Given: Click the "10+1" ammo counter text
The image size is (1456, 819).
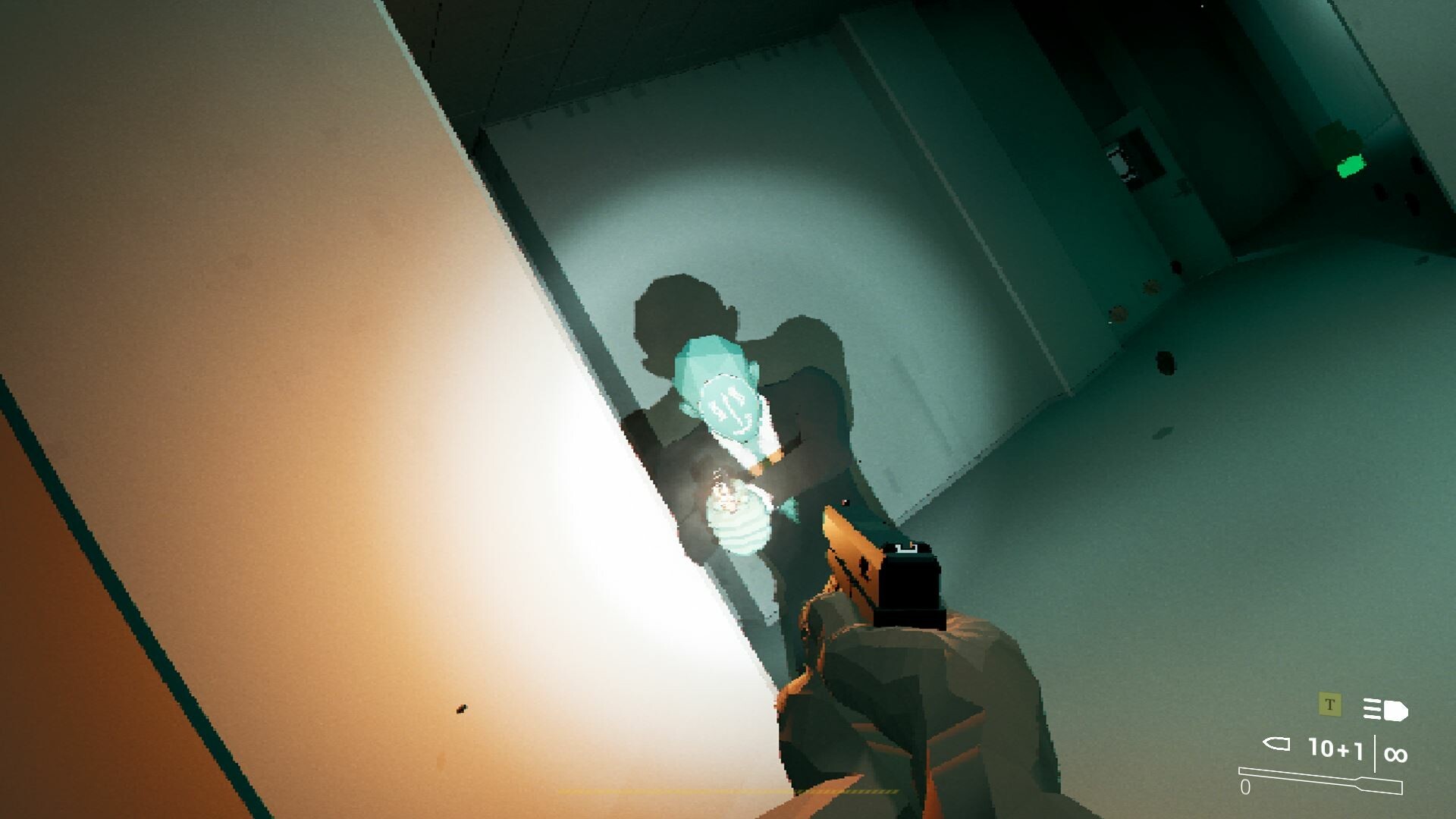Looking at the screenshot, I should pos(1335,750).
